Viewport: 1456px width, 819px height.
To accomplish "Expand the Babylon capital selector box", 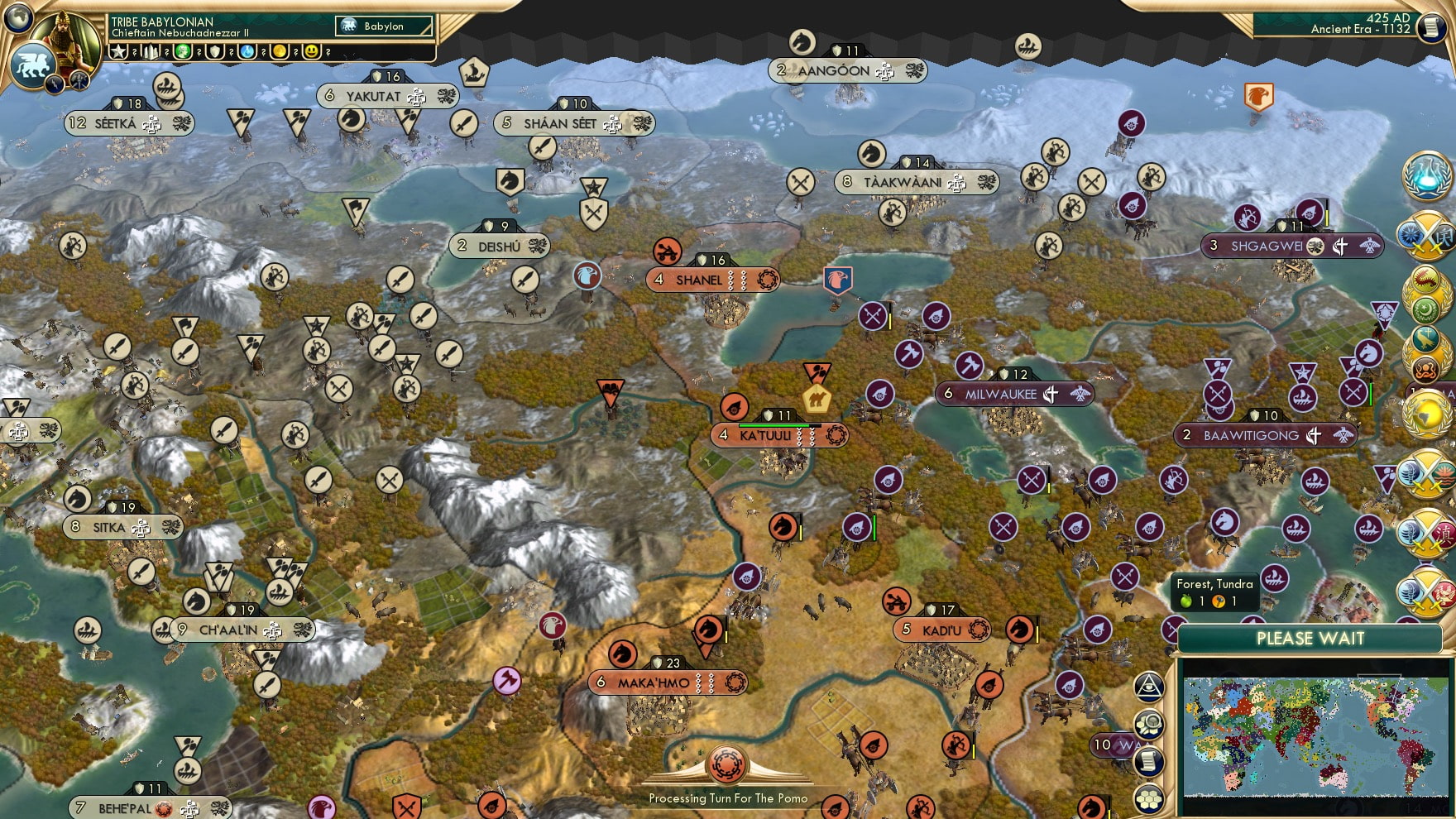I will click(x=381, y=26).
